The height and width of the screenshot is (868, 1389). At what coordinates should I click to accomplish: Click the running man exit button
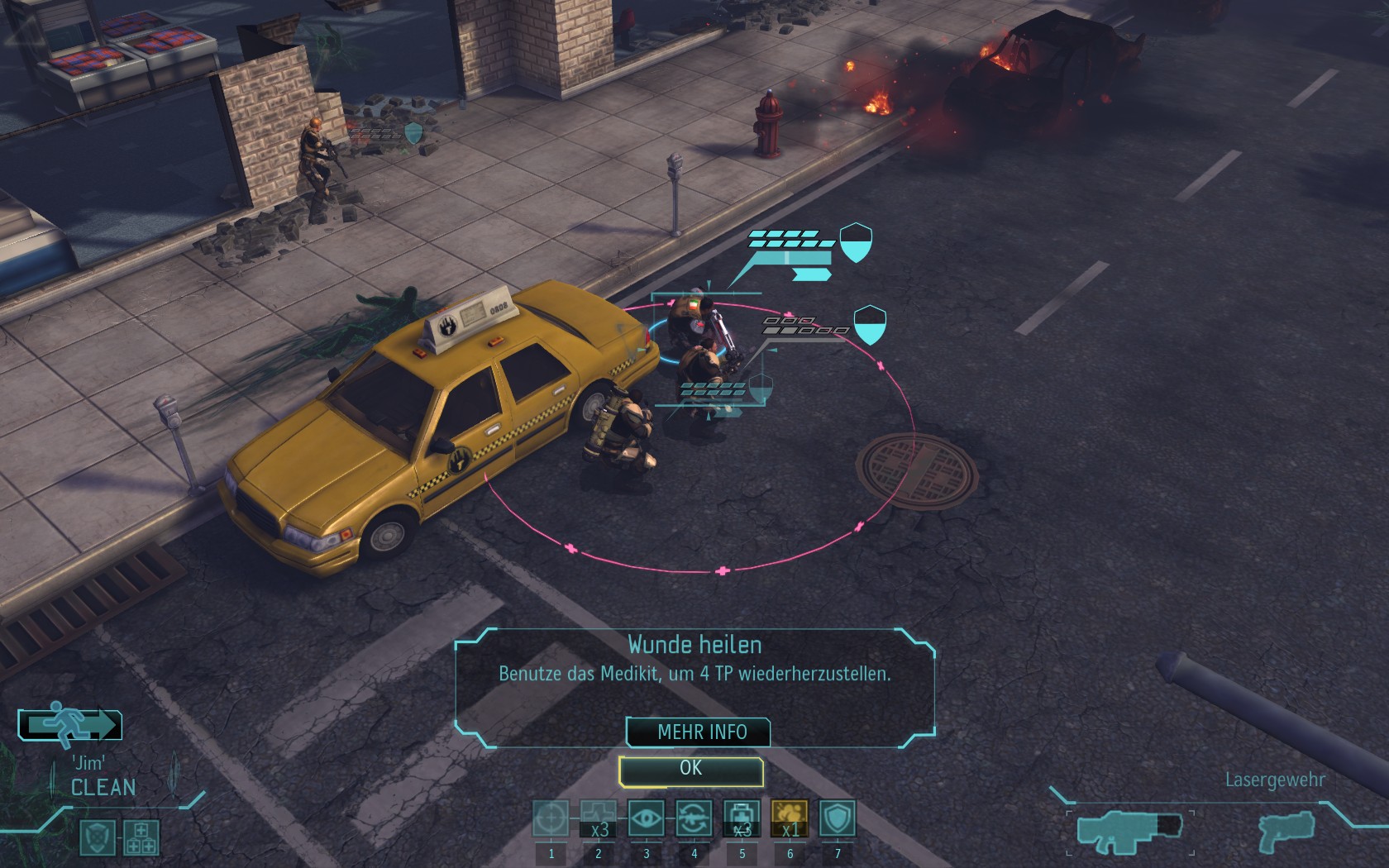tap(71, 725)
